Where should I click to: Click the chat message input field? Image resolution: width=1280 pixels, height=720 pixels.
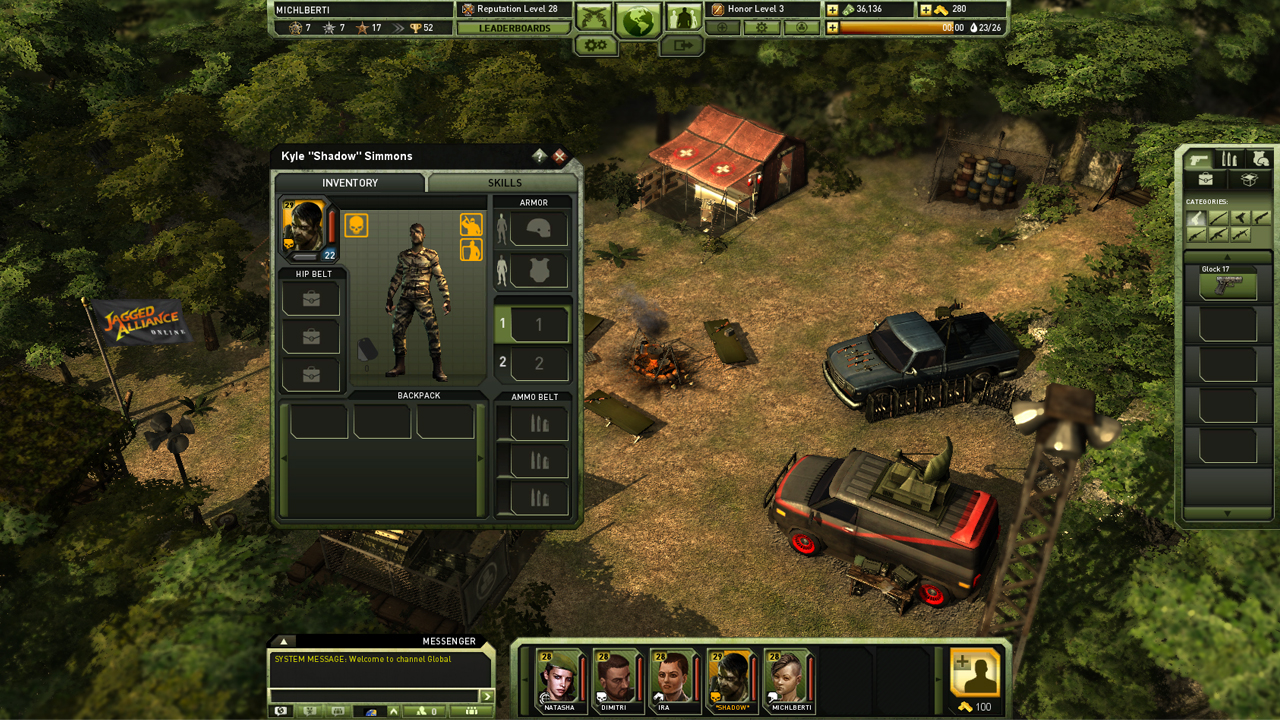(x=375, y=695)
